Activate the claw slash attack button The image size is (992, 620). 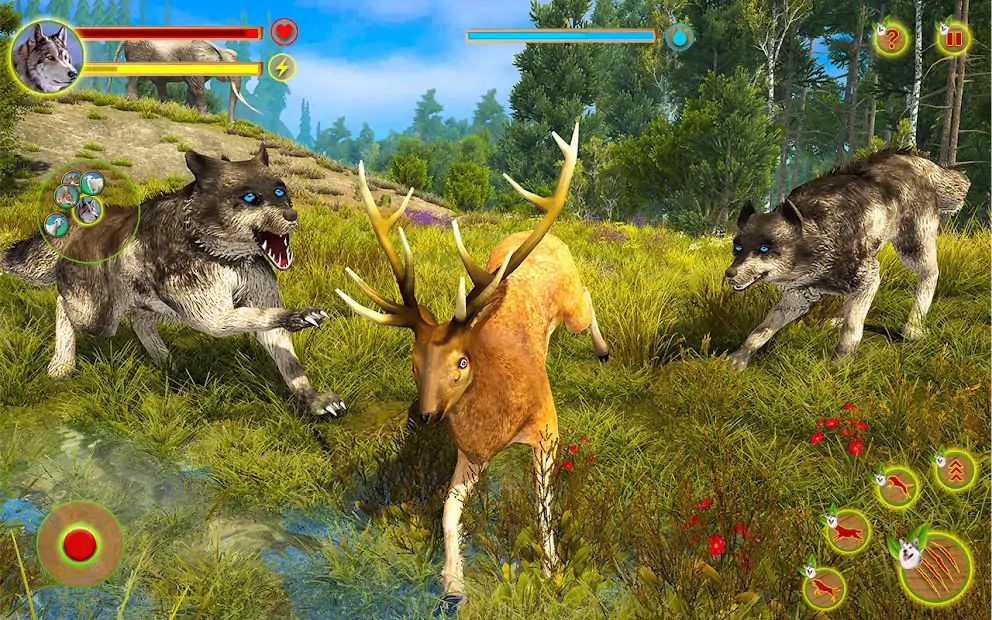coord(936,569)
